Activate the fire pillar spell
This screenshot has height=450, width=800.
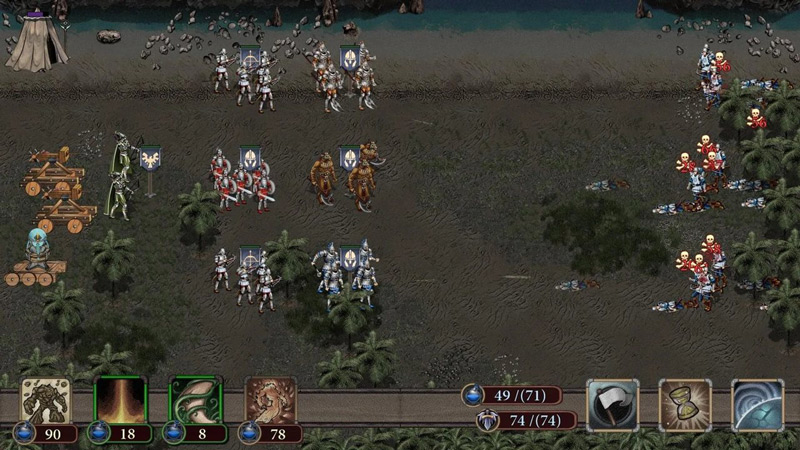[120, 401]
